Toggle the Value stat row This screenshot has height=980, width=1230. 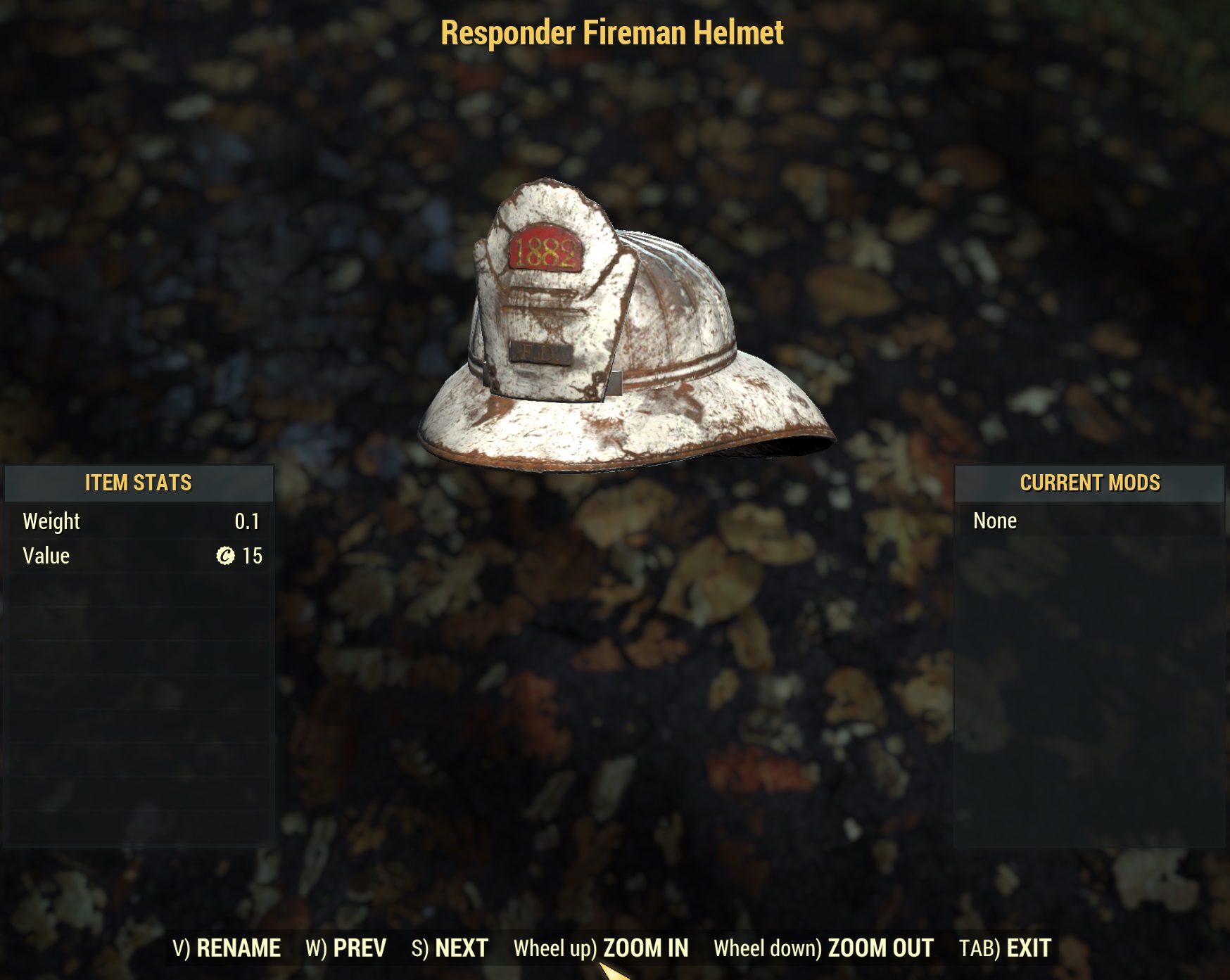138,555
